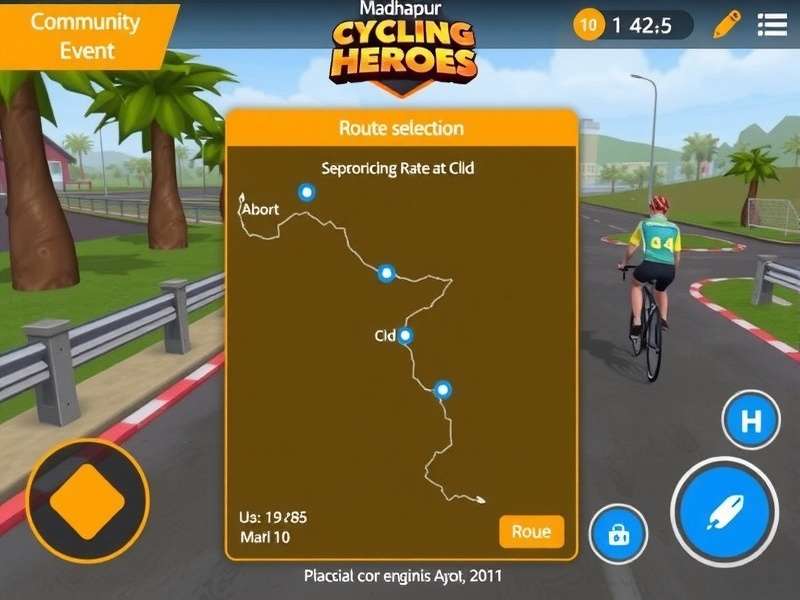This screenshot has width=800, height=600.
Task: Tap the orange pencil edit icon
Action: click(x=729, y=24)
